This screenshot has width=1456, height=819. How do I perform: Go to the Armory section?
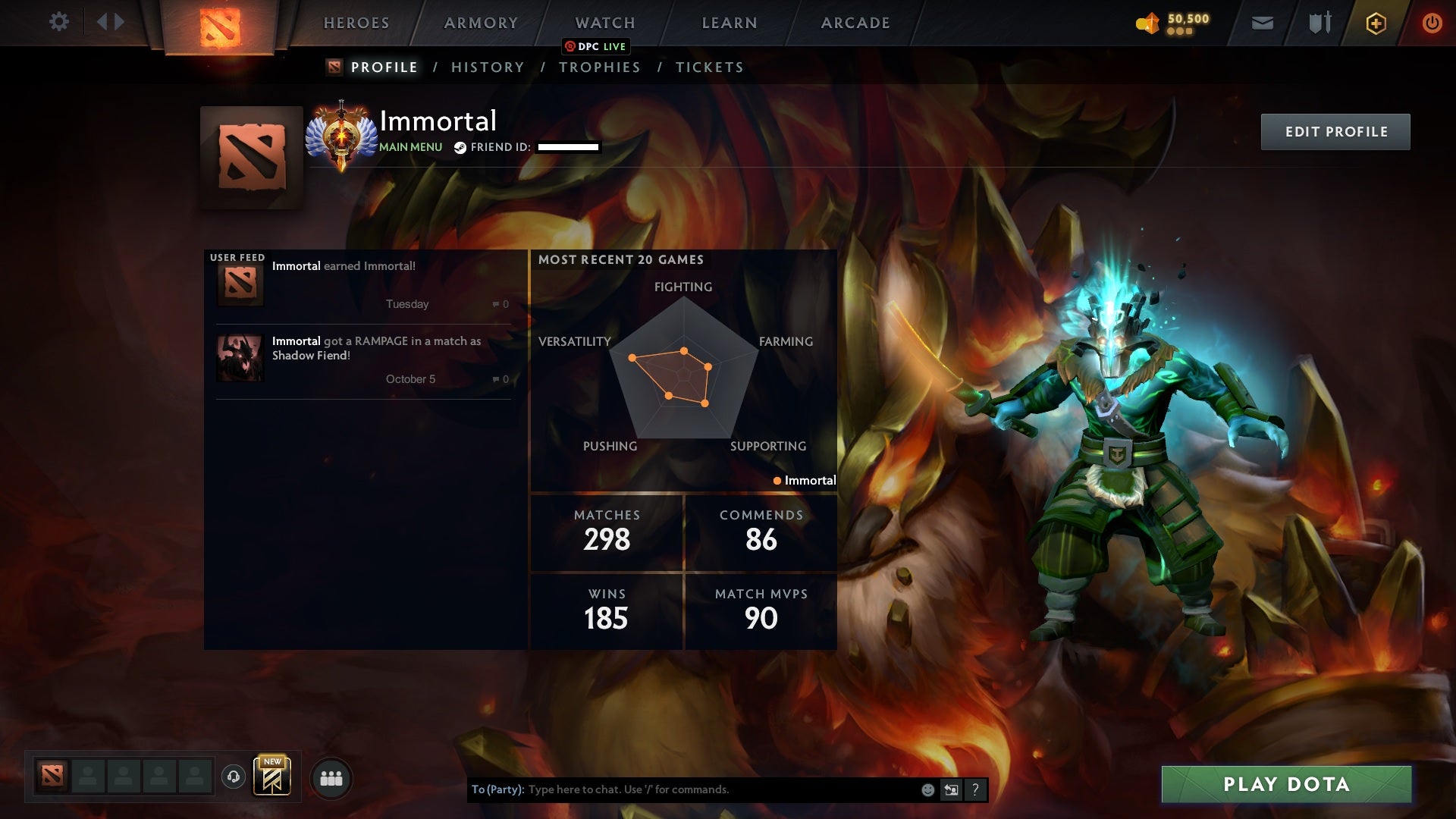coord(481,23)
